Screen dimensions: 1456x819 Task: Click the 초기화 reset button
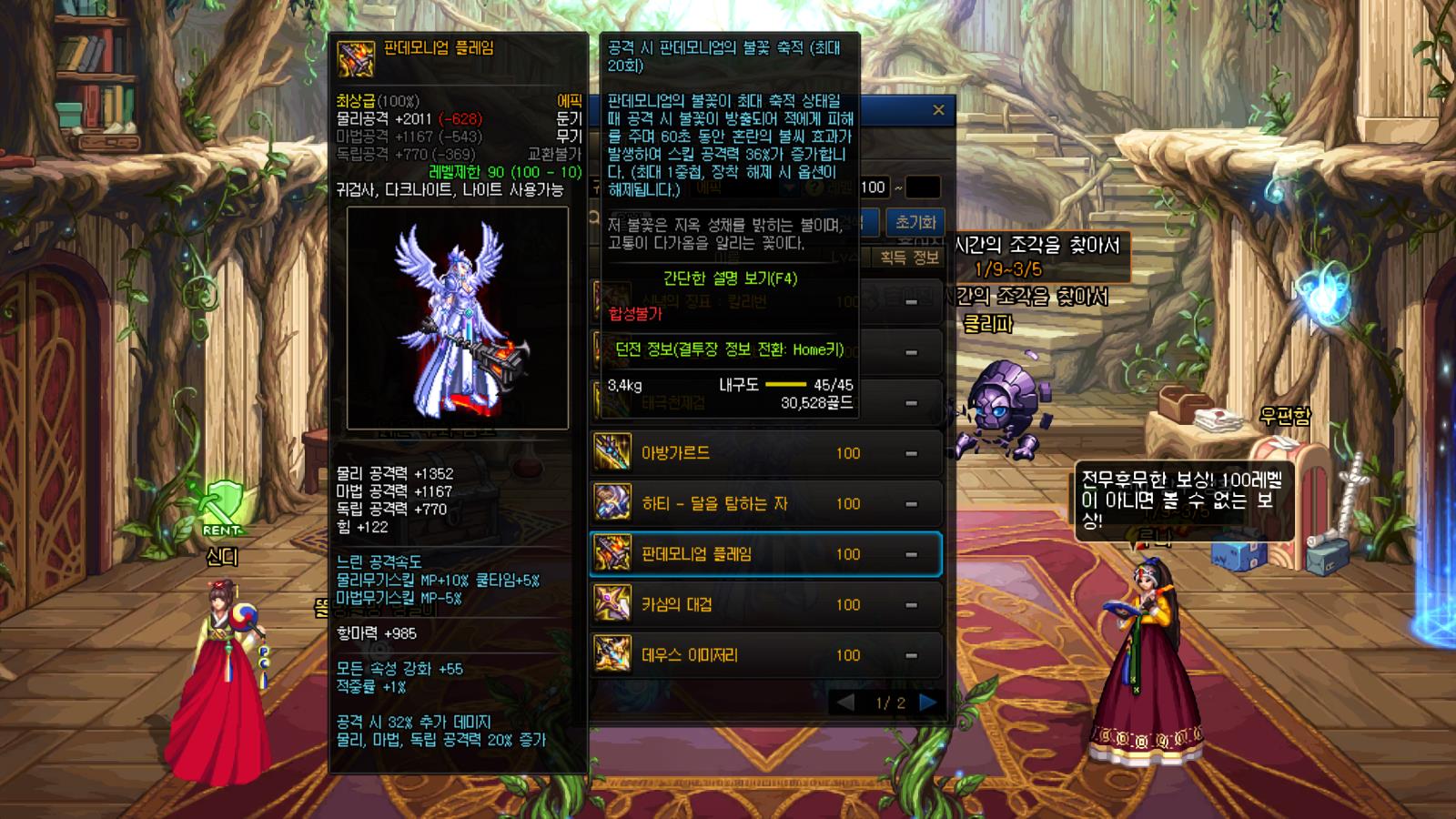[x=915, y=222]
